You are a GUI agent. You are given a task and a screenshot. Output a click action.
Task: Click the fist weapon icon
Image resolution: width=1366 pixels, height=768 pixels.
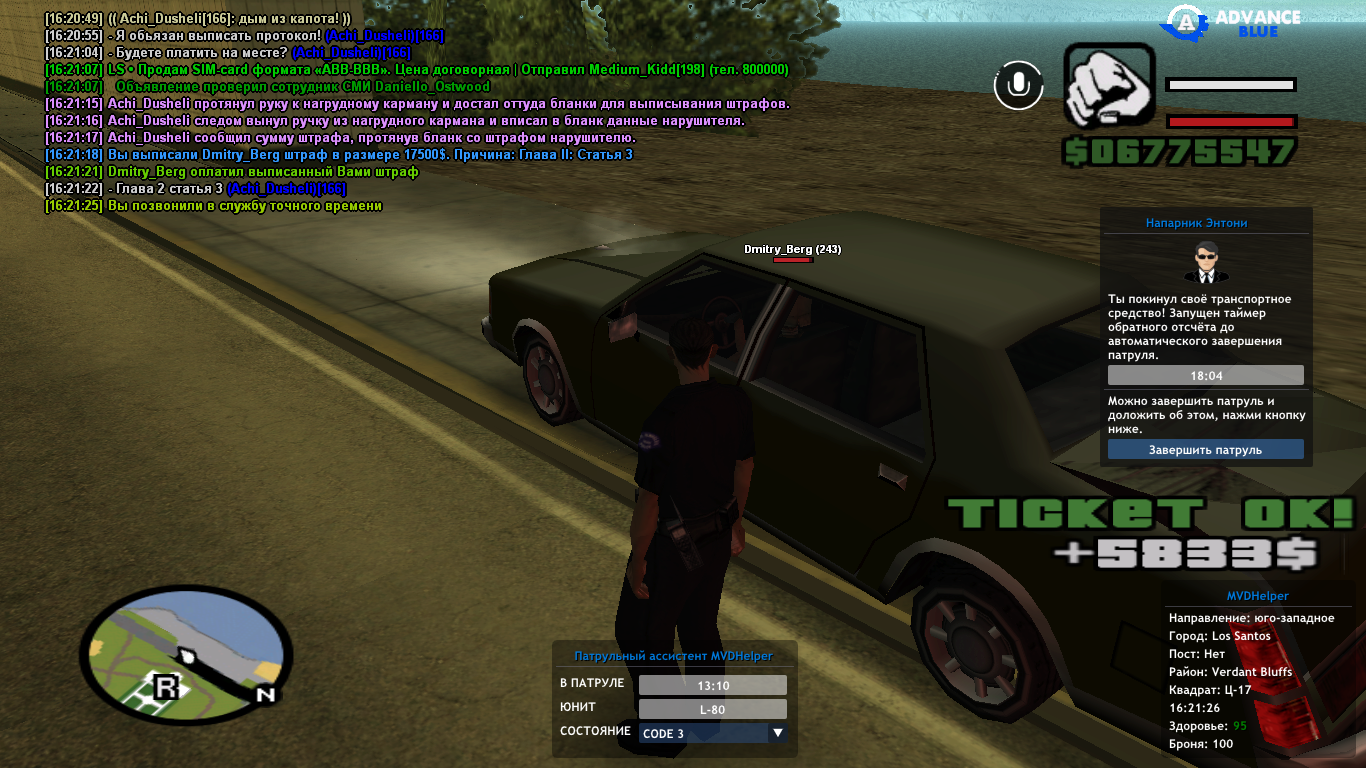[1109, 84]
